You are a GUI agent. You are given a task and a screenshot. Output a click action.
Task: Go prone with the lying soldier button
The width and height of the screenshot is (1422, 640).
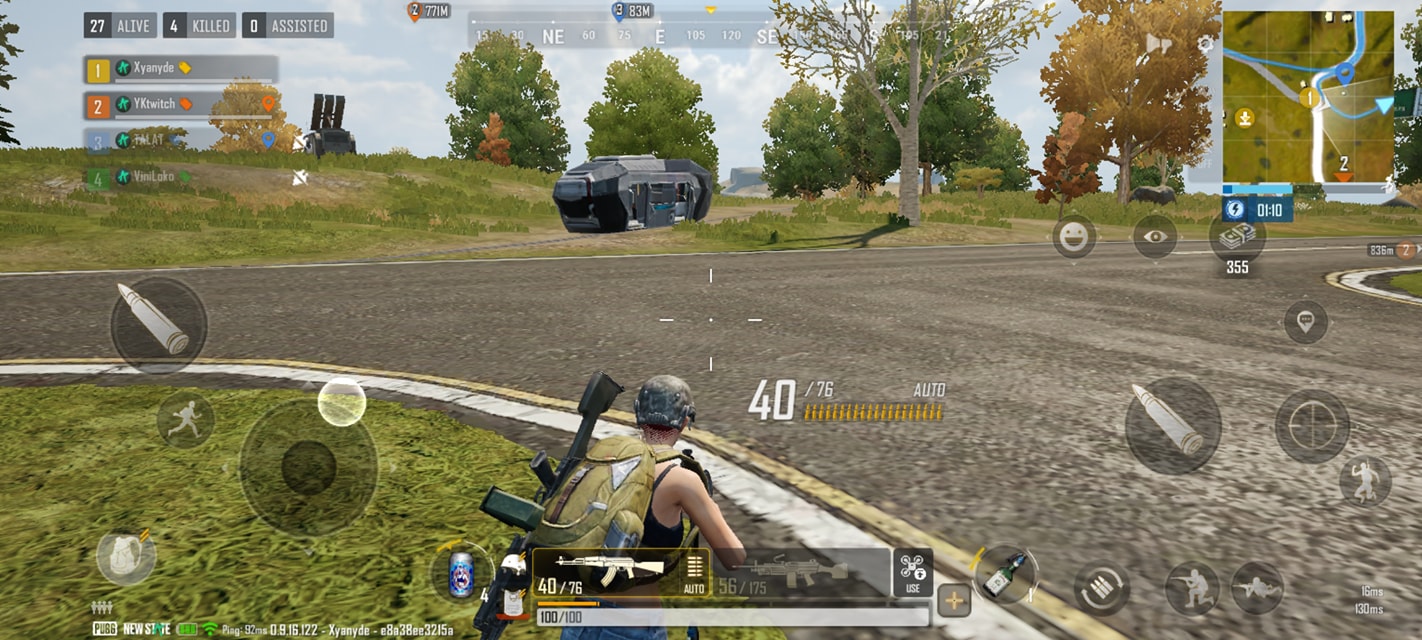click(1257, 588)
